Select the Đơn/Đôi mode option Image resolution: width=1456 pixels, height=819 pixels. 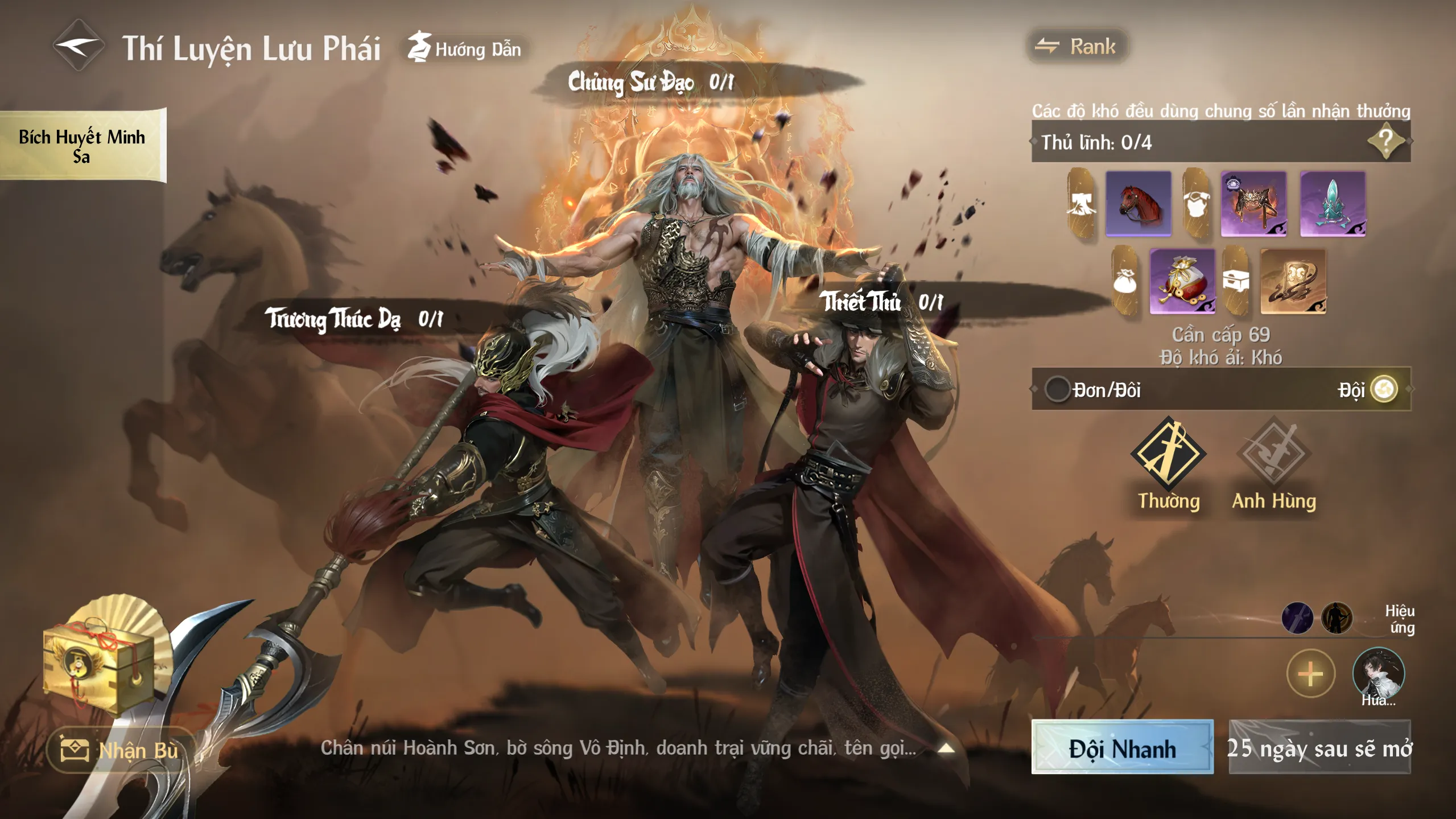pyautogui.click(x=1057, y=390)
